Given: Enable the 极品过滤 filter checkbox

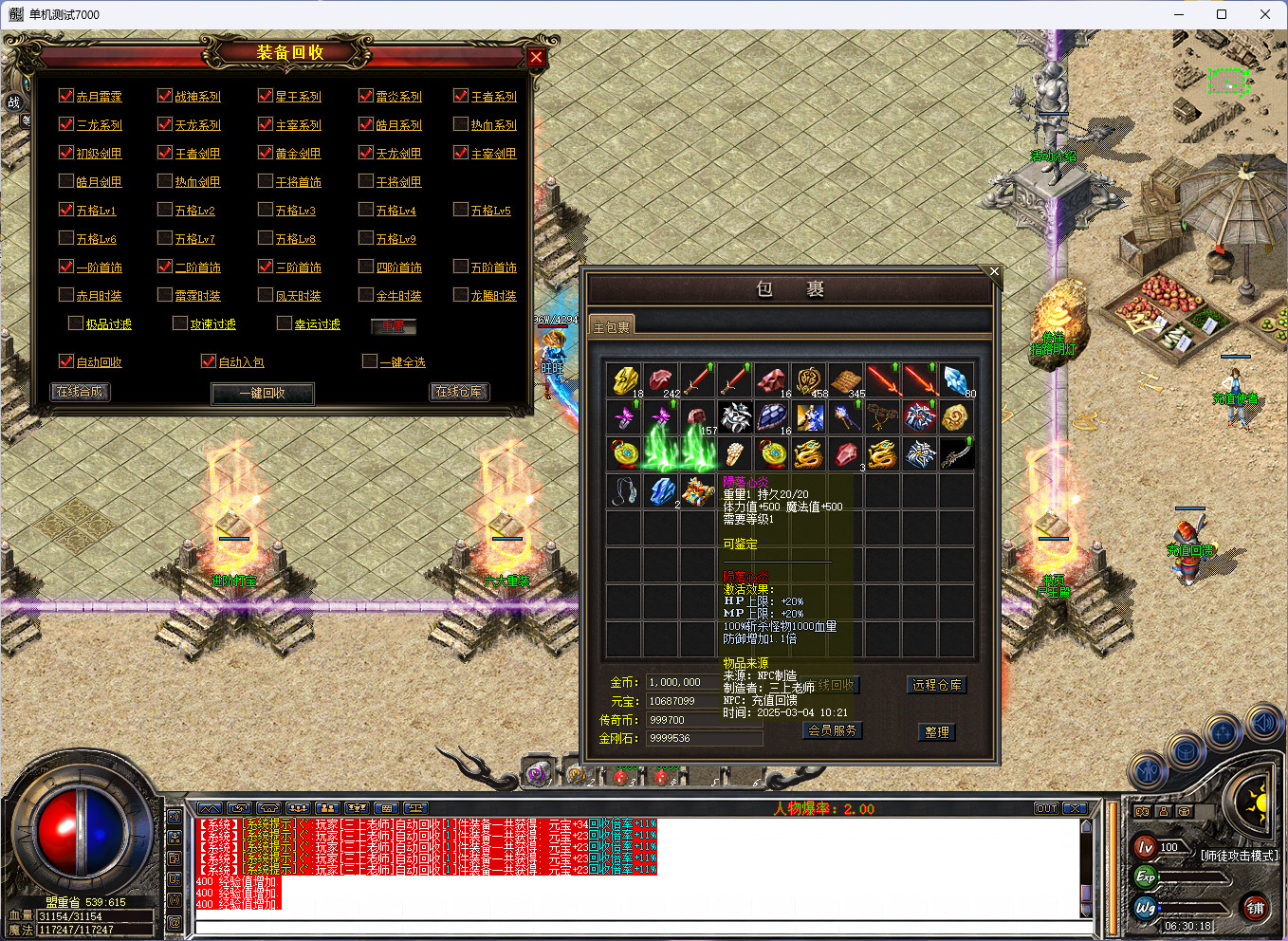Looking at the screenshot, I should [x=76, y=323].
